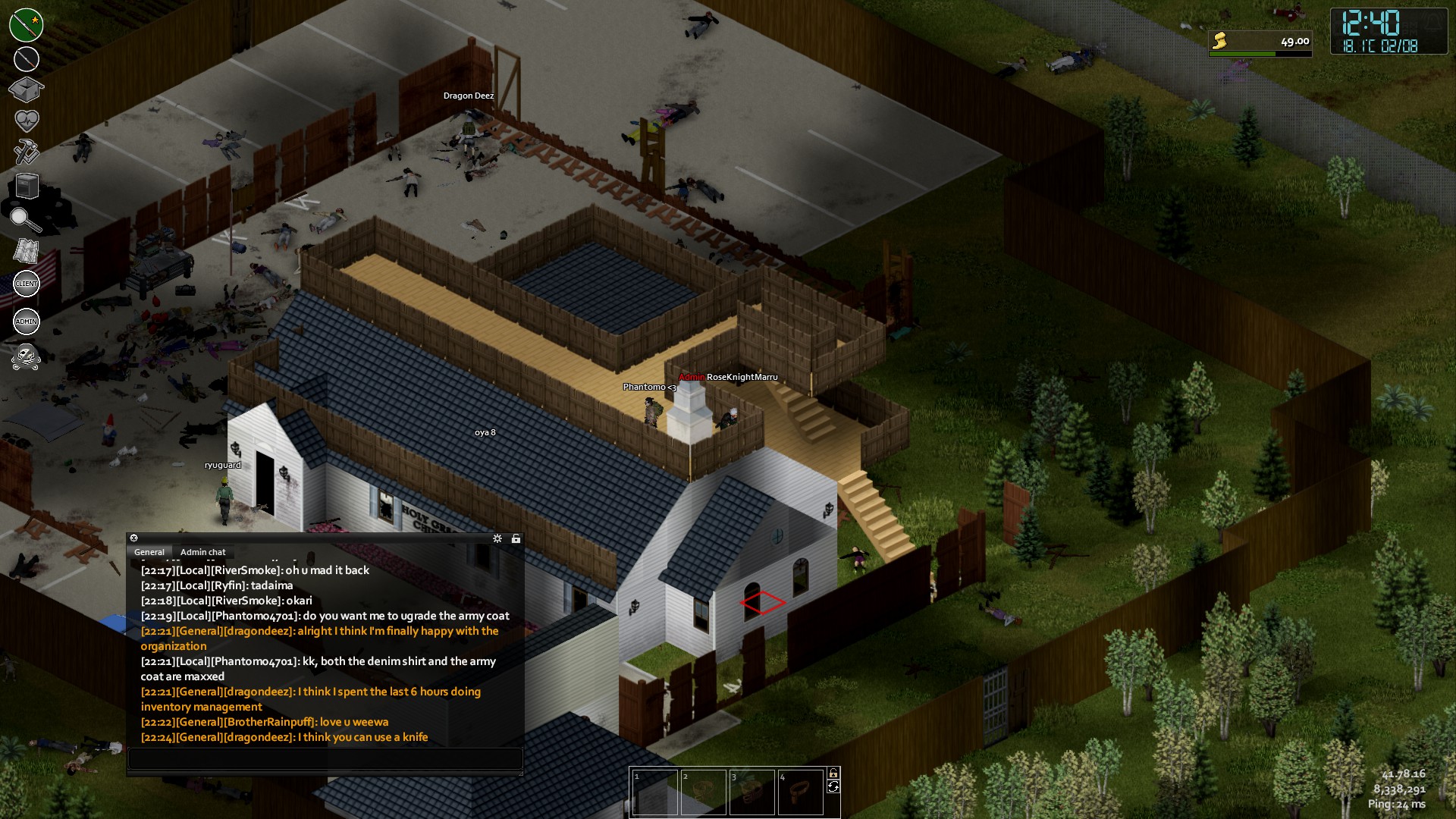Image resolution: width=1456 pixels, height=819 pixels.
Task: Select the primary weapon icon with star
Action: tap(27, 25)
